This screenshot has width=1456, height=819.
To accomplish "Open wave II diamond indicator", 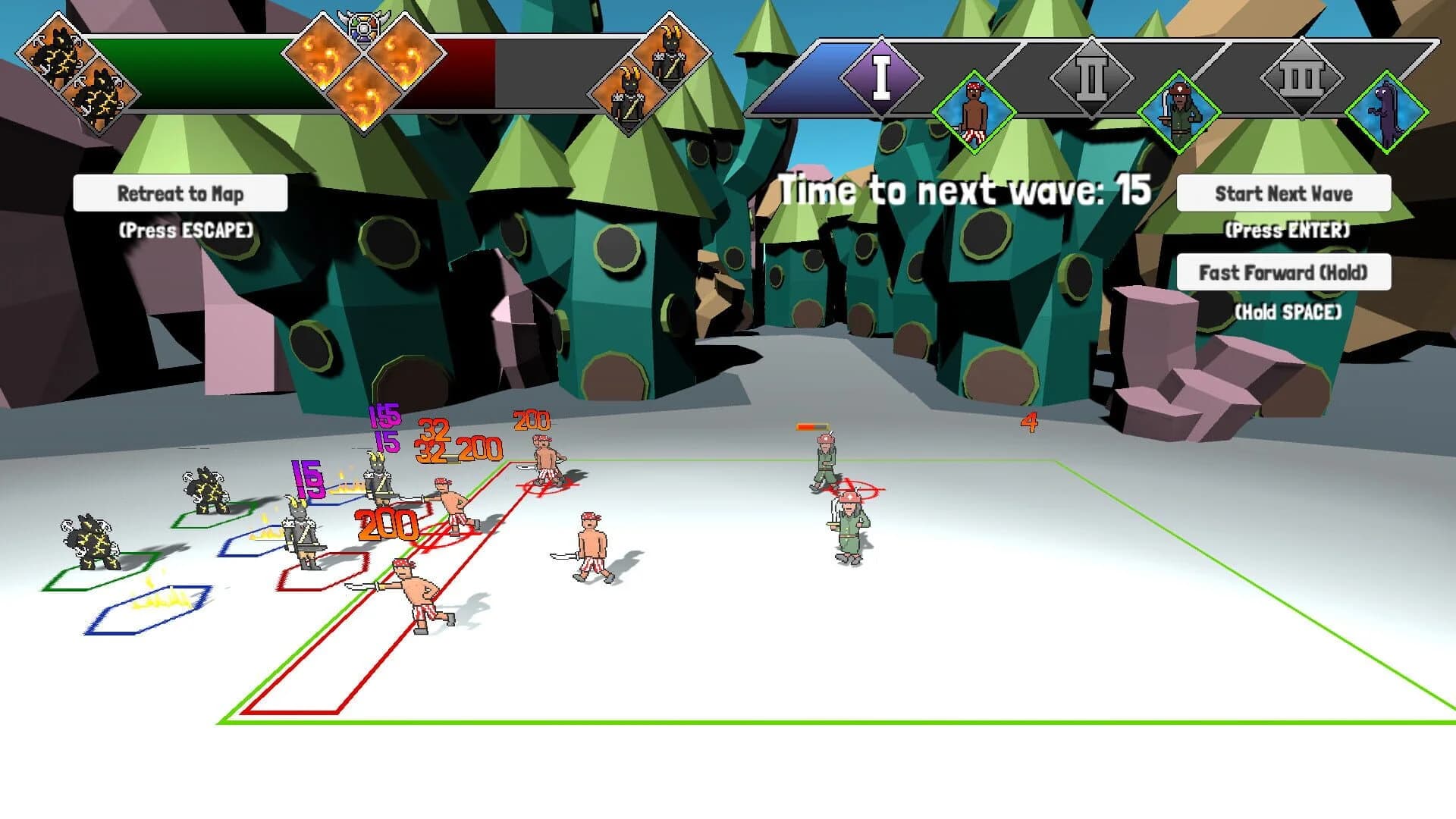I will pos(1090,76).
